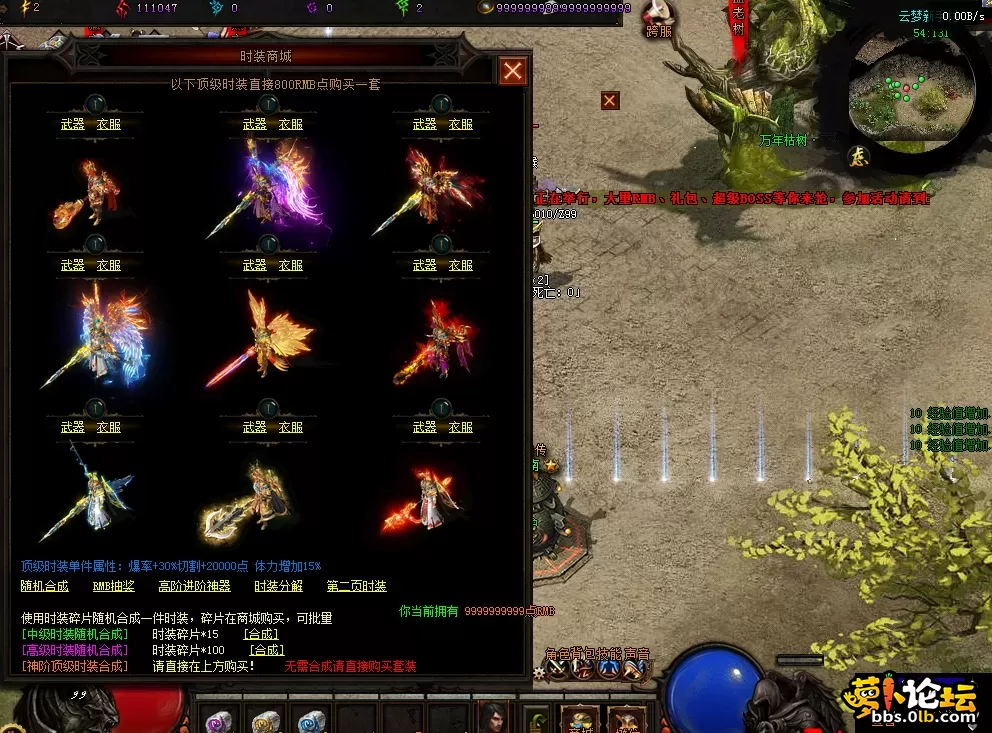
Task: Open the 角色 character icon
Action: click(556, 670)
